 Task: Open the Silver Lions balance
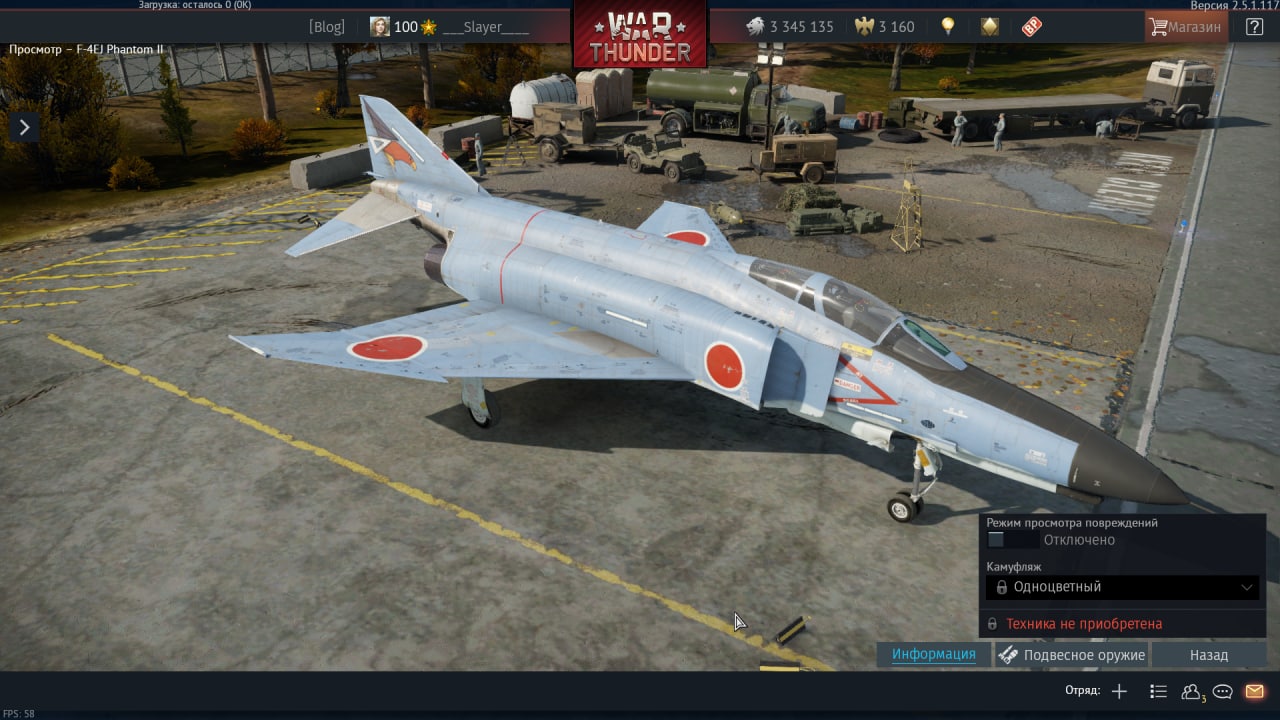(790, 27)
